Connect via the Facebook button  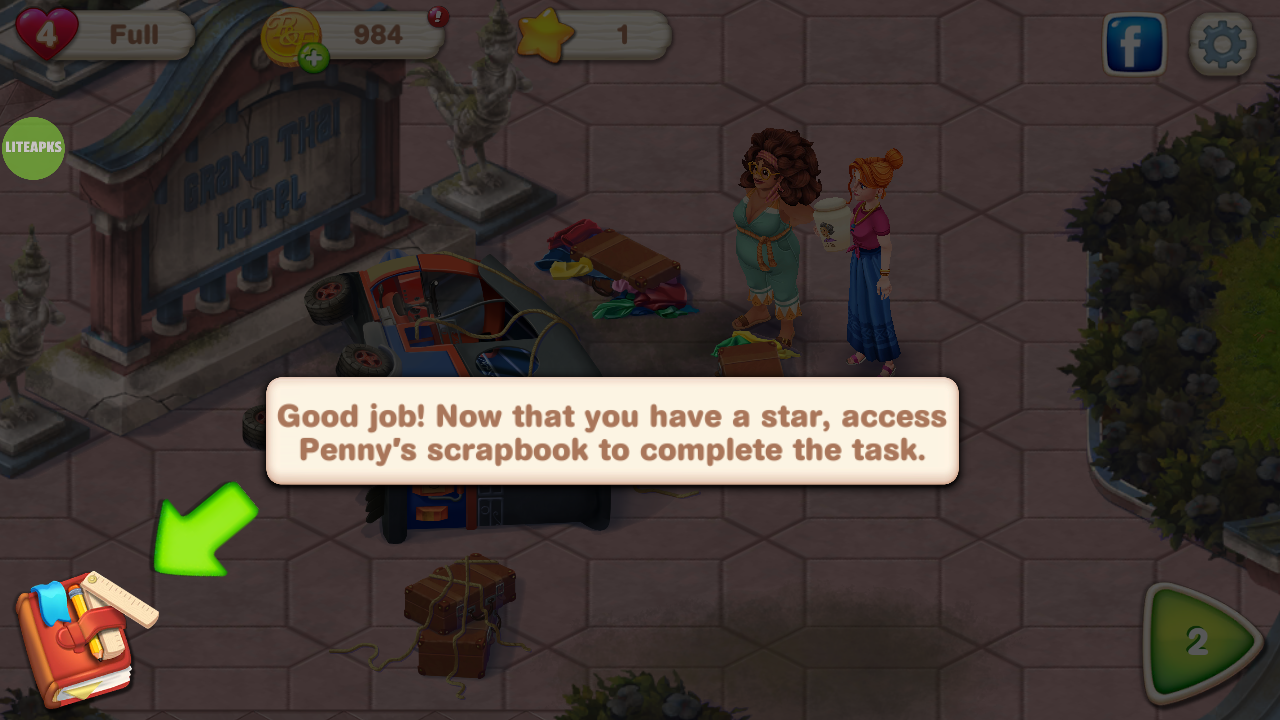tap(1135, 45)
